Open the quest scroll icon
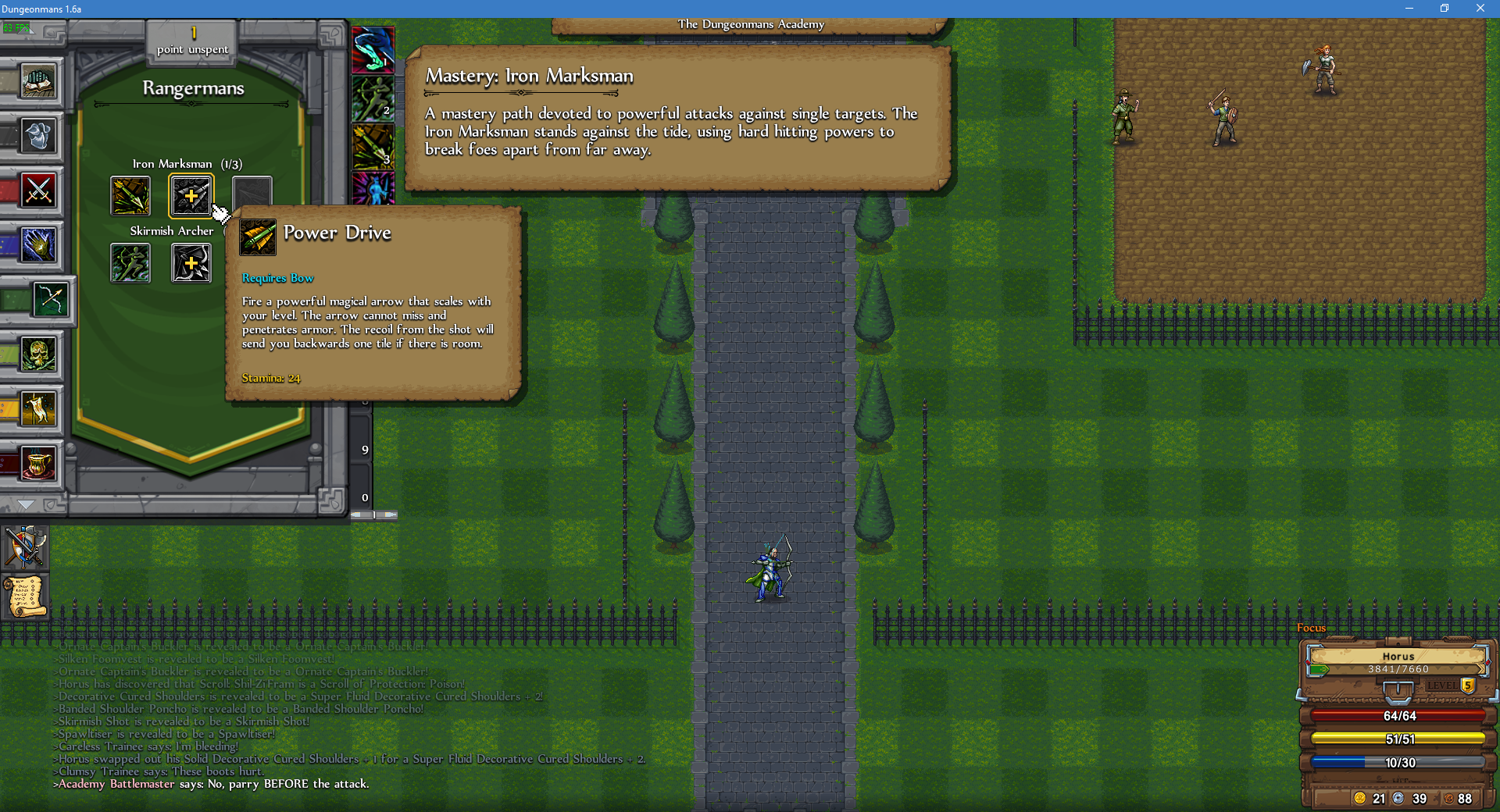The width and height of the screenshot is (1500, 812). (26, 596)
